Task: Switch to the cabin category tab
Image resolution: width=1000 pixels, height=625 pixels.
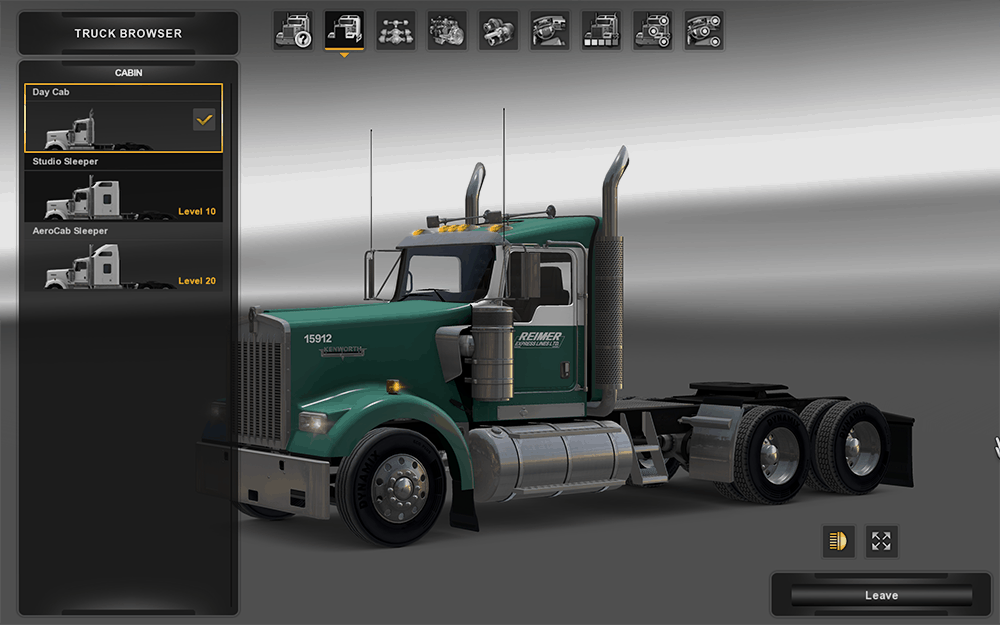Action: tap(344, 31)
